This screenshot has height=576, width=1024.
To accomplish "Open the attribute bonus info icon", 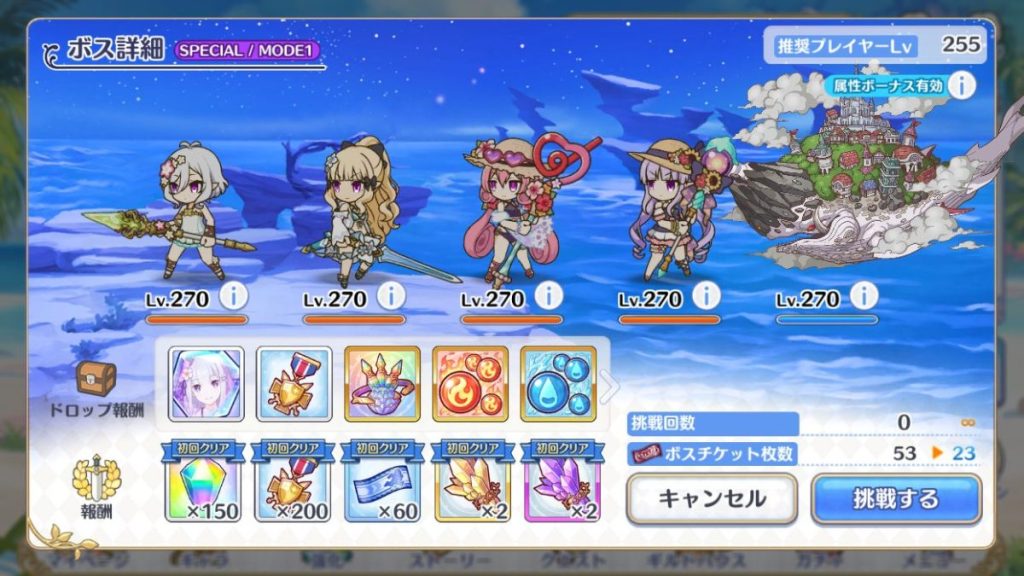I will point(961,86).
